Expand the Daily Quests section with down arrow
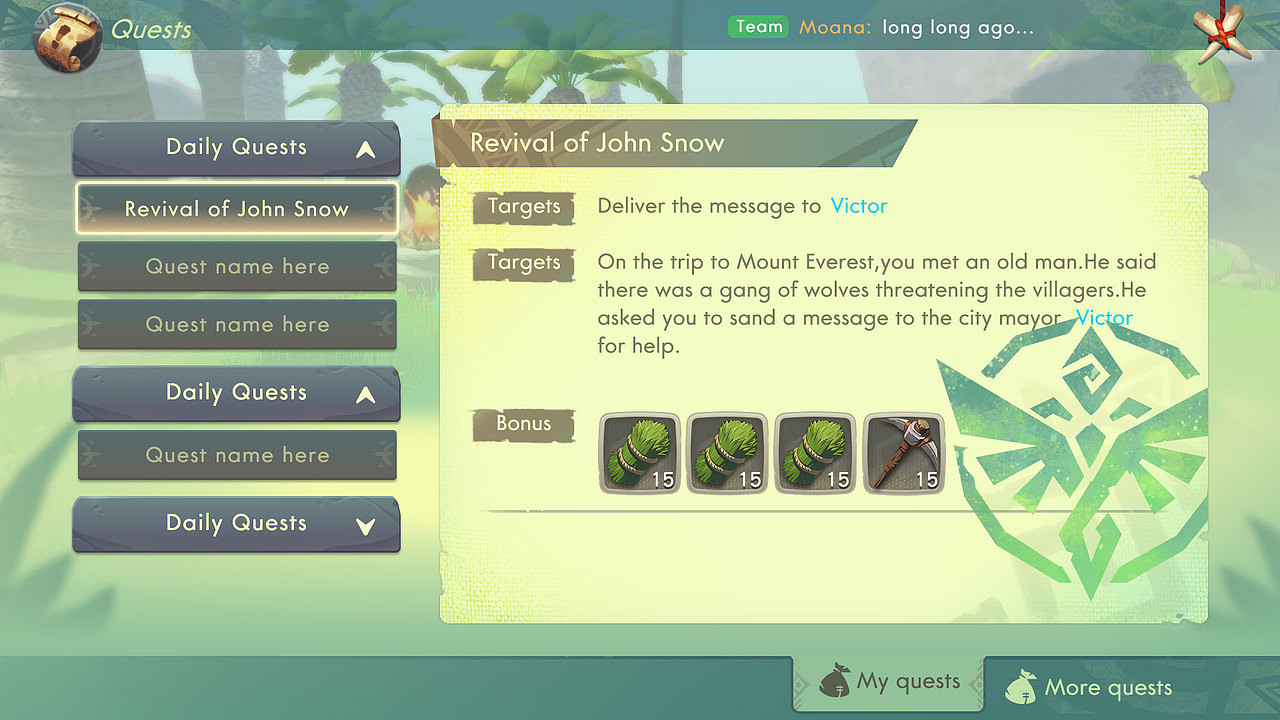 (x=237, y=524)
